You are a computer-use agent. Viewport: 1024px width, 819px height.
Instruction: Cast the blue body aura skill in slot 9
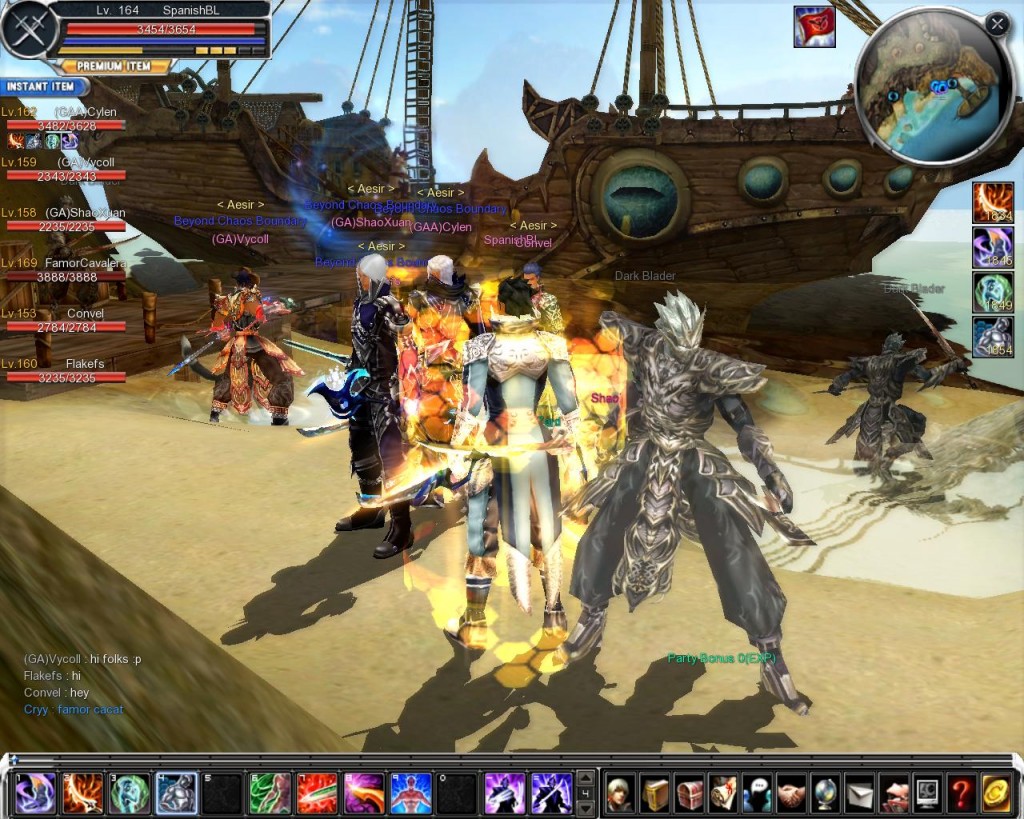(x=409, y=794)
